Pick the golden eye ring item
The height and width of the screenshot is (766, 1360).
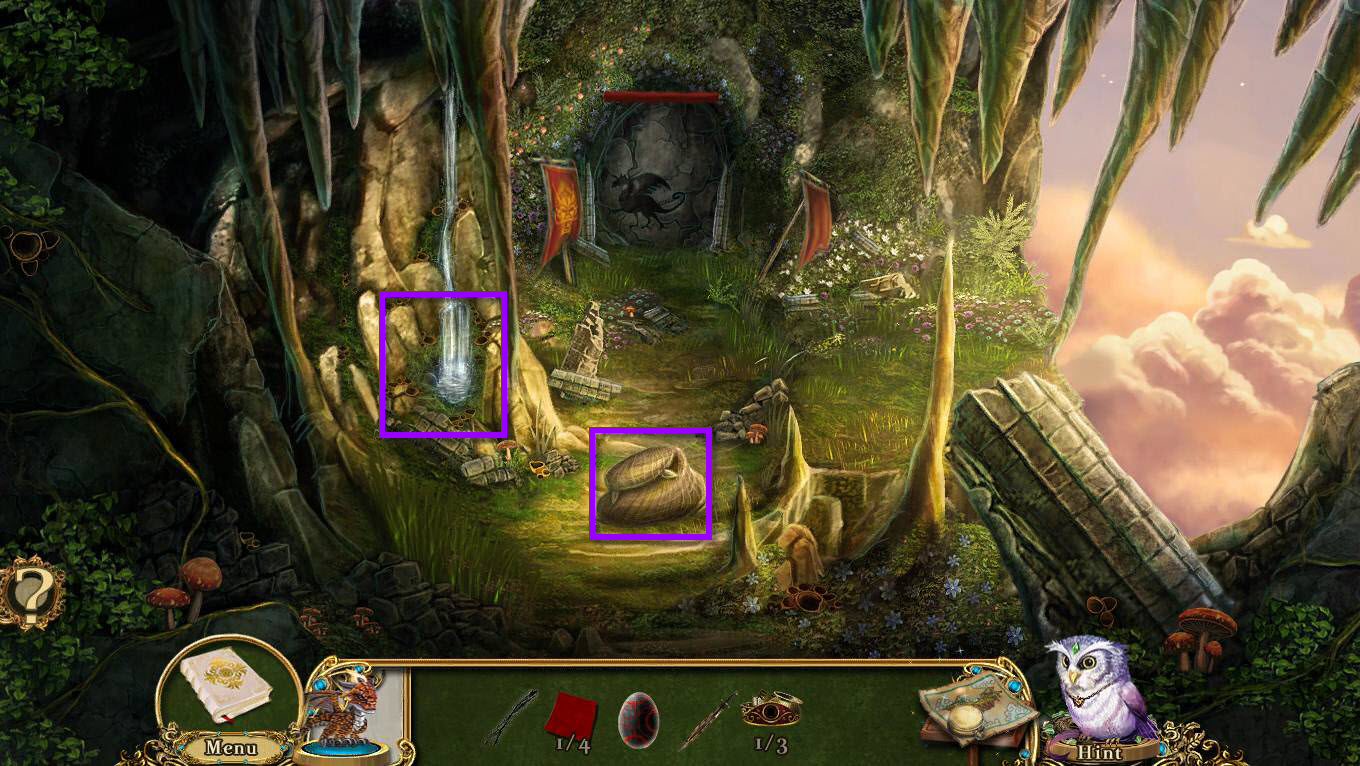click(x=771, y=708)
